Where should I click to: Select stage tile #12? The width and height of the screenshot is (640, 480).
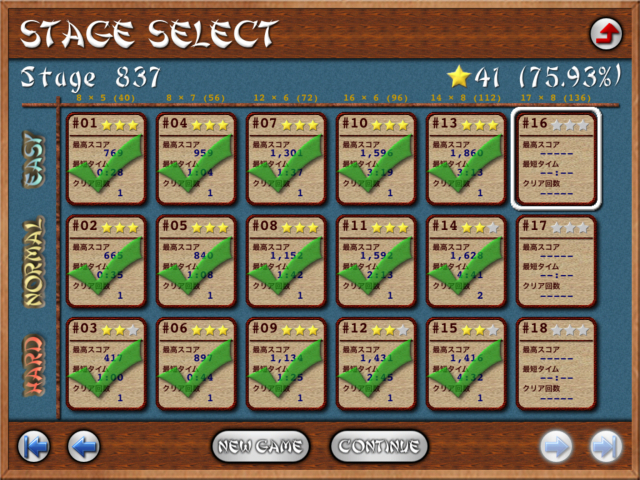(377, 364)
